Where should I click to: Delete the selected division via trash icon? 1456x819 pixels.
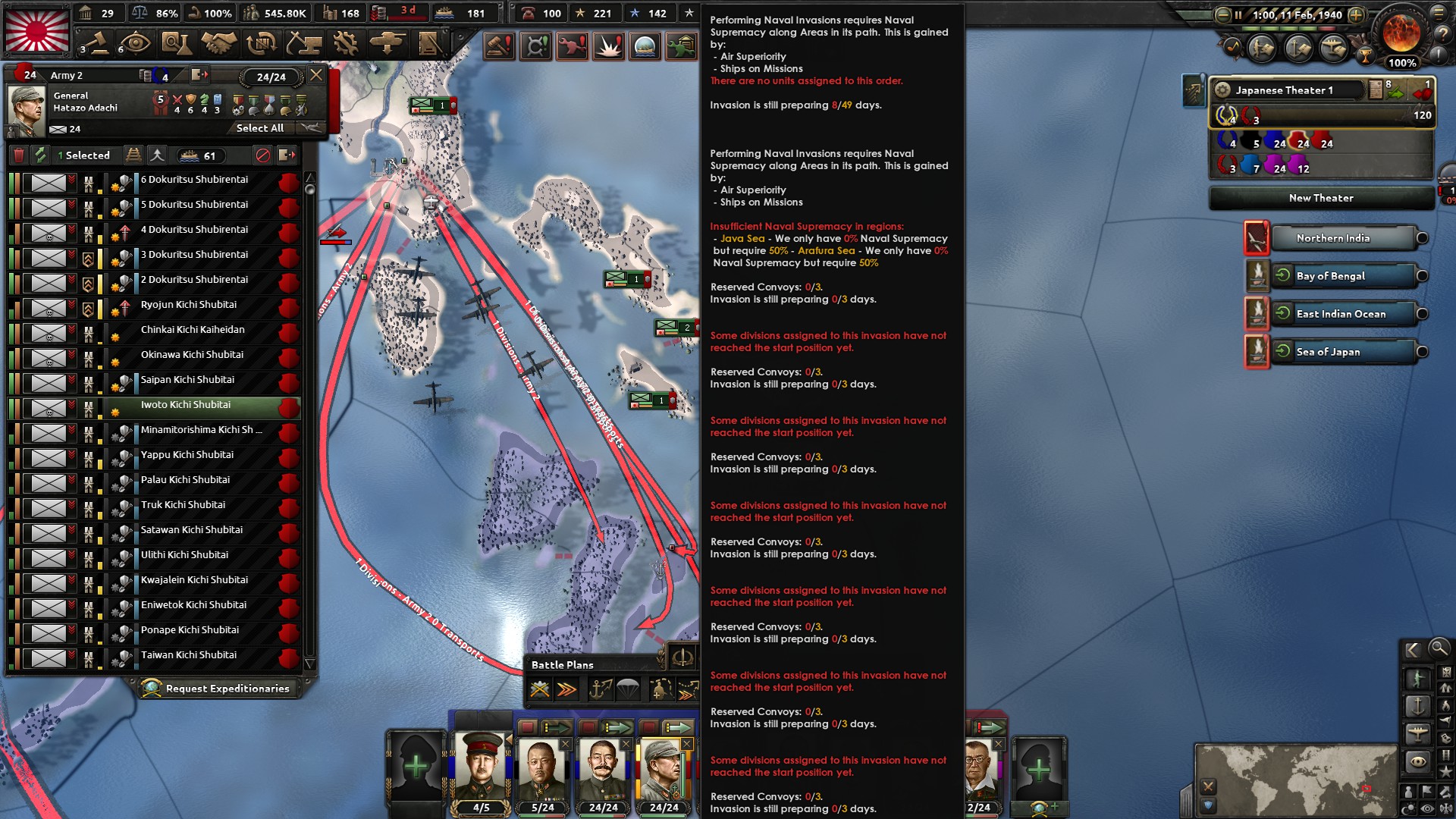(x=18, y=155)
